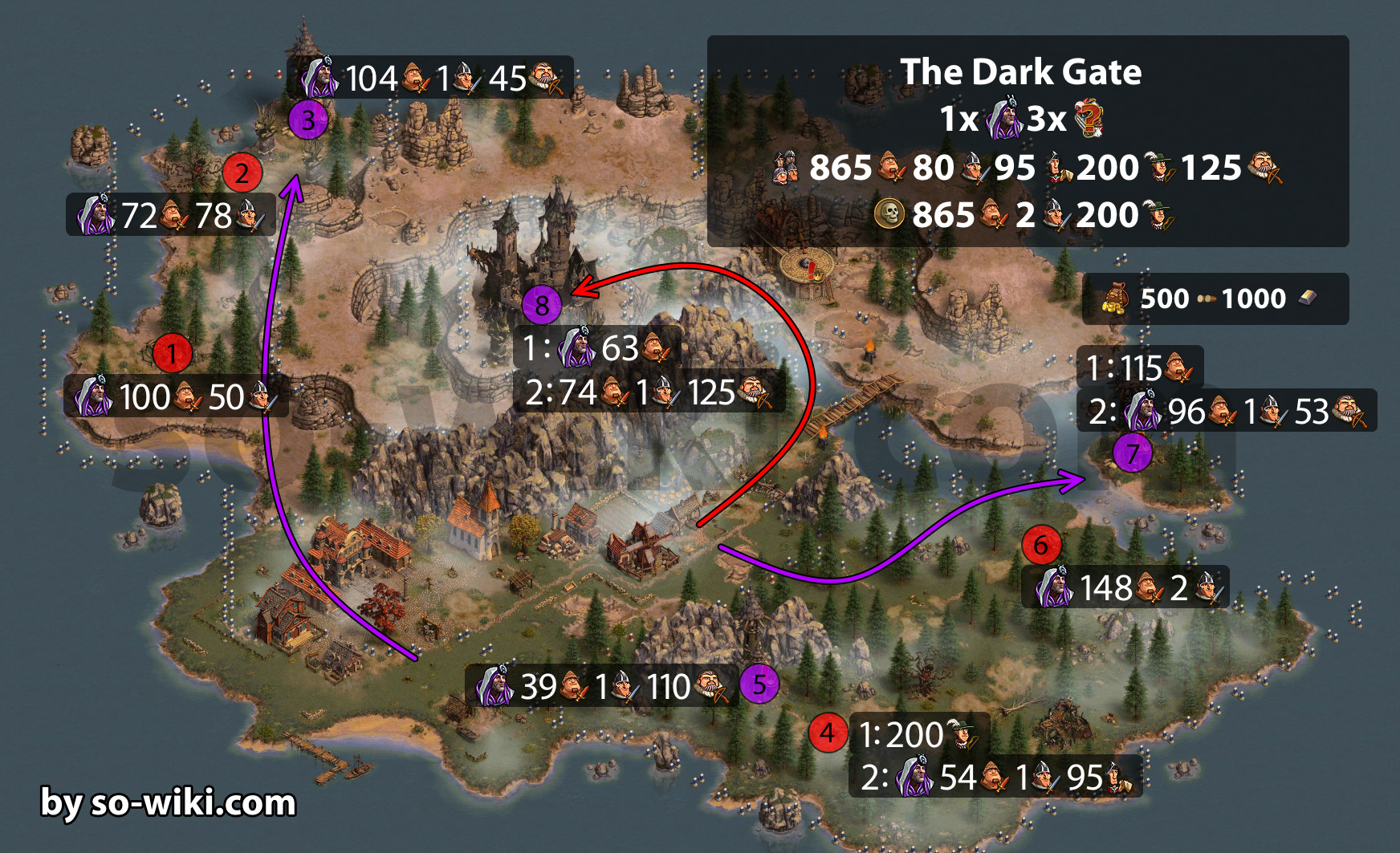Click the purple marker 8 at the castle
Screen dimensions: 1400x853
[x=542, y=305]
